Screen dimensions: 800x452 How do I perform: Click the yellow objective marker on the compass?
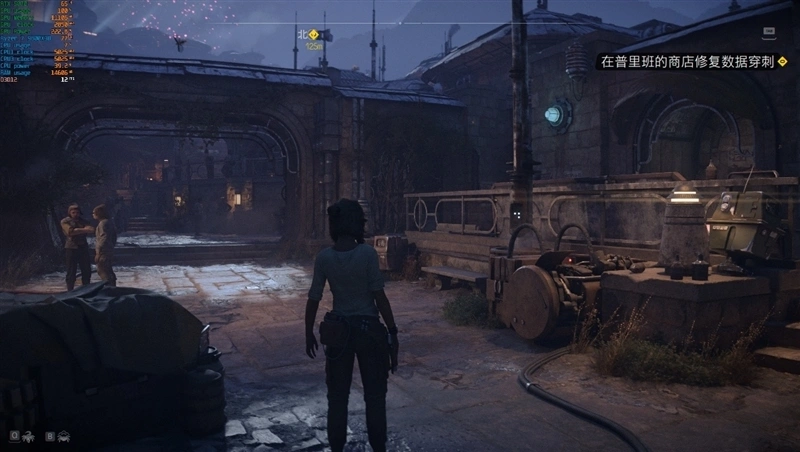point(313,33)
